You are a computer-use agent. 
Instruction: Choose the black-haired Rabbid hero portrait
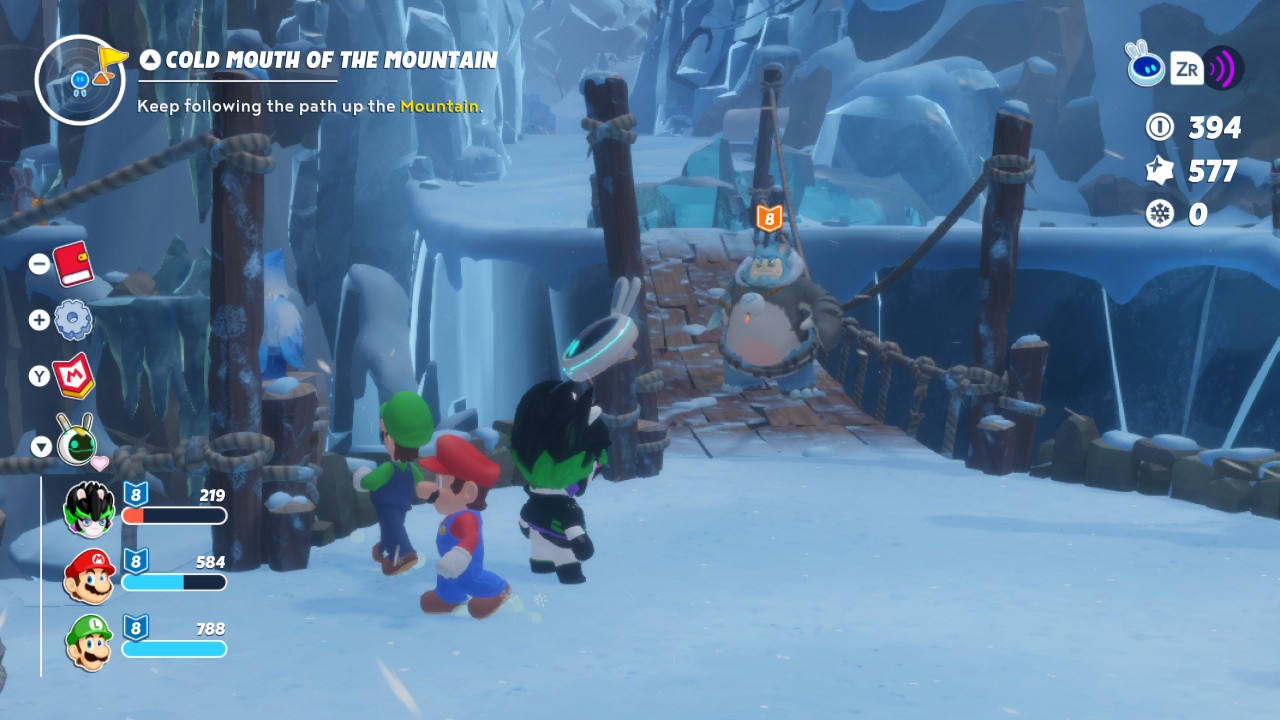(x=90, y=508)
